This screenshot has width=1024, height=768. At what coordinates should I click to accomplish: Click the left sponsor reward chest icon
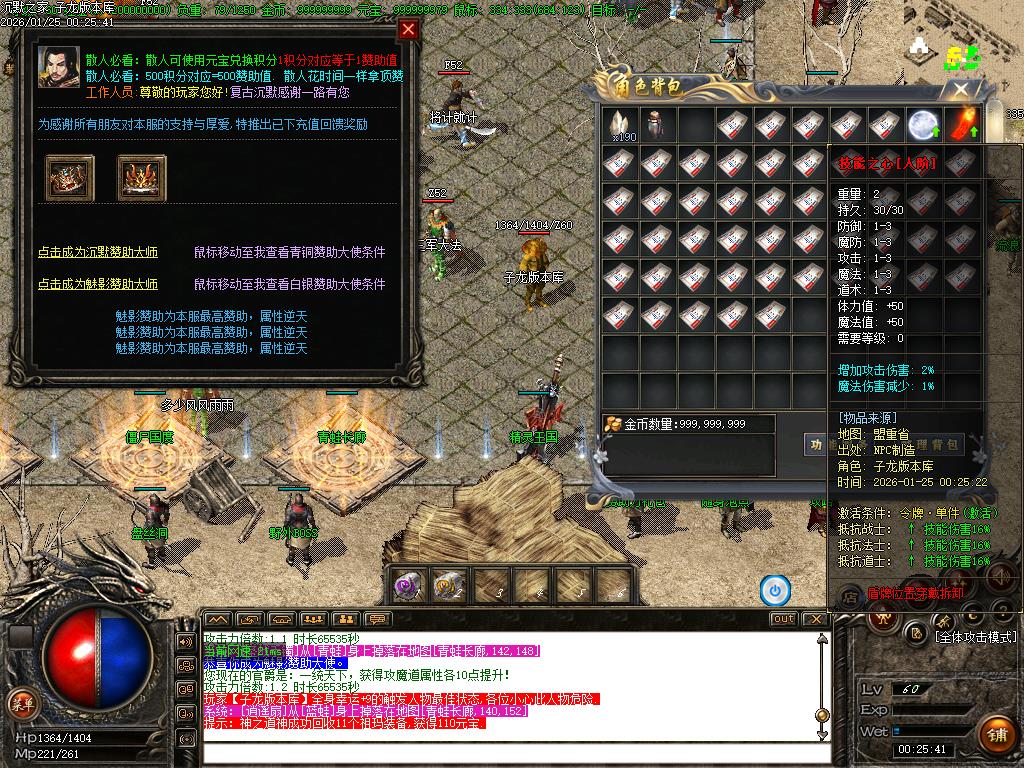click(x=70, y=177)
